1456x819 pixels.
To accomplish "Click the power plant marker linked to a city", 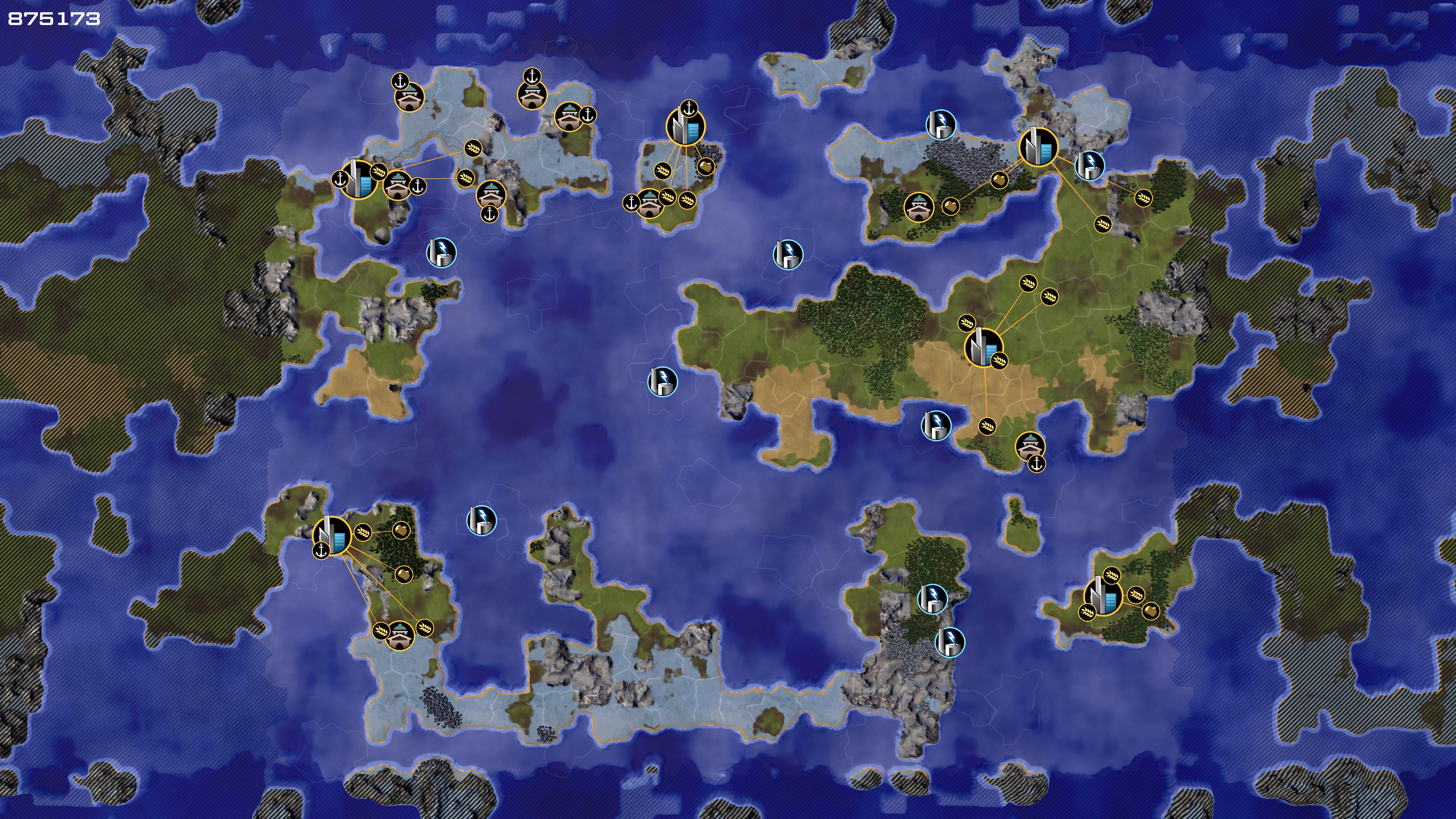I will (x=1089, y=165).
